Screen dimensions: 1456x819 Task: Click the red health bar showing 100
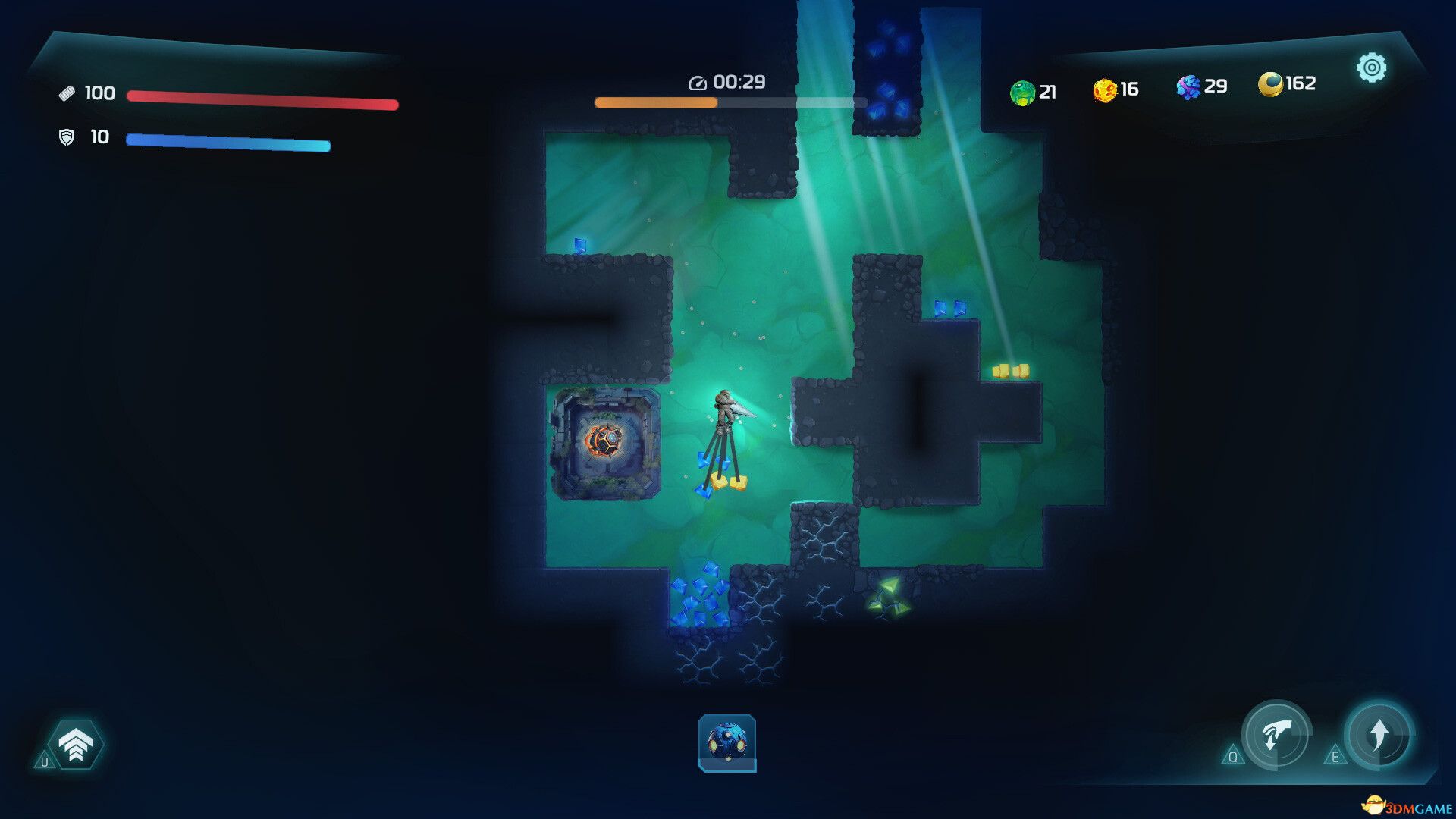(x=262, y=102)
